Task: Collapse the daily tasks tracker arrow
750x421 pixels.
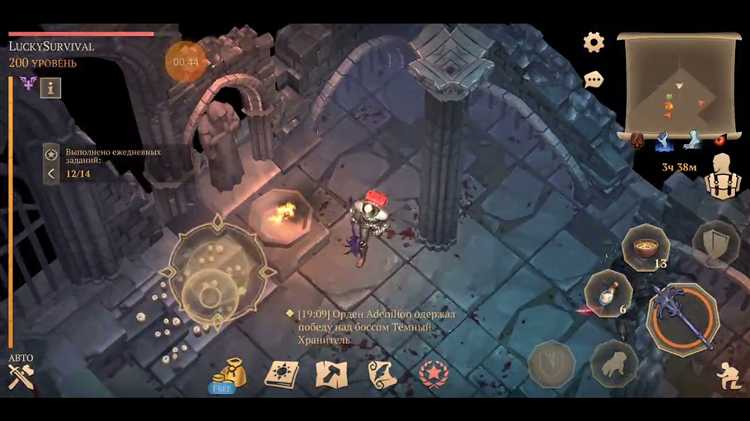Action: (x=51, y=174)
